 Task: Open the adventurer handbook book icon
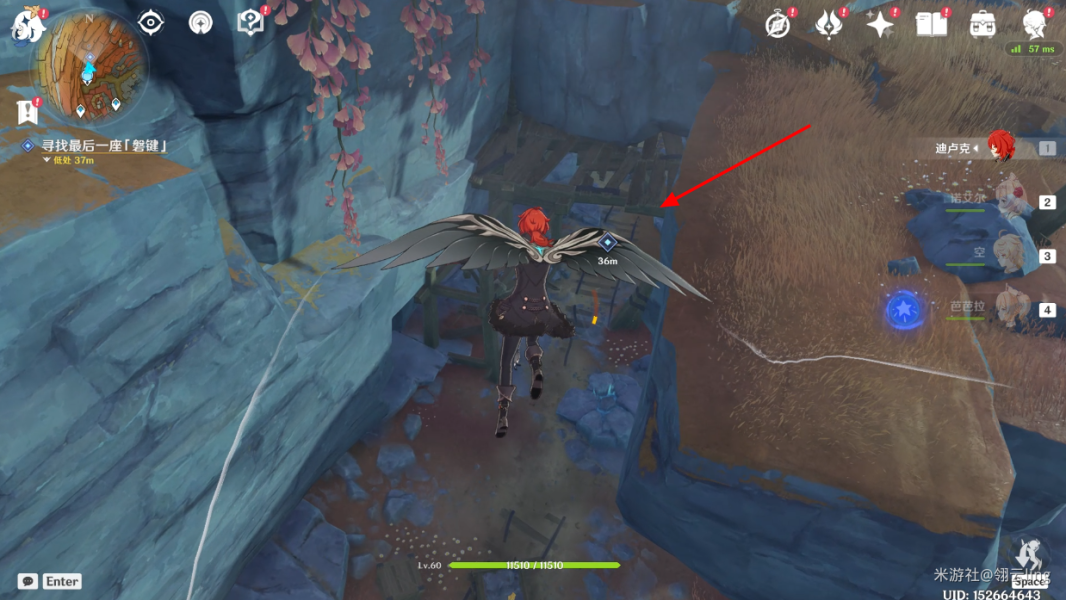(x=931, y=24)
